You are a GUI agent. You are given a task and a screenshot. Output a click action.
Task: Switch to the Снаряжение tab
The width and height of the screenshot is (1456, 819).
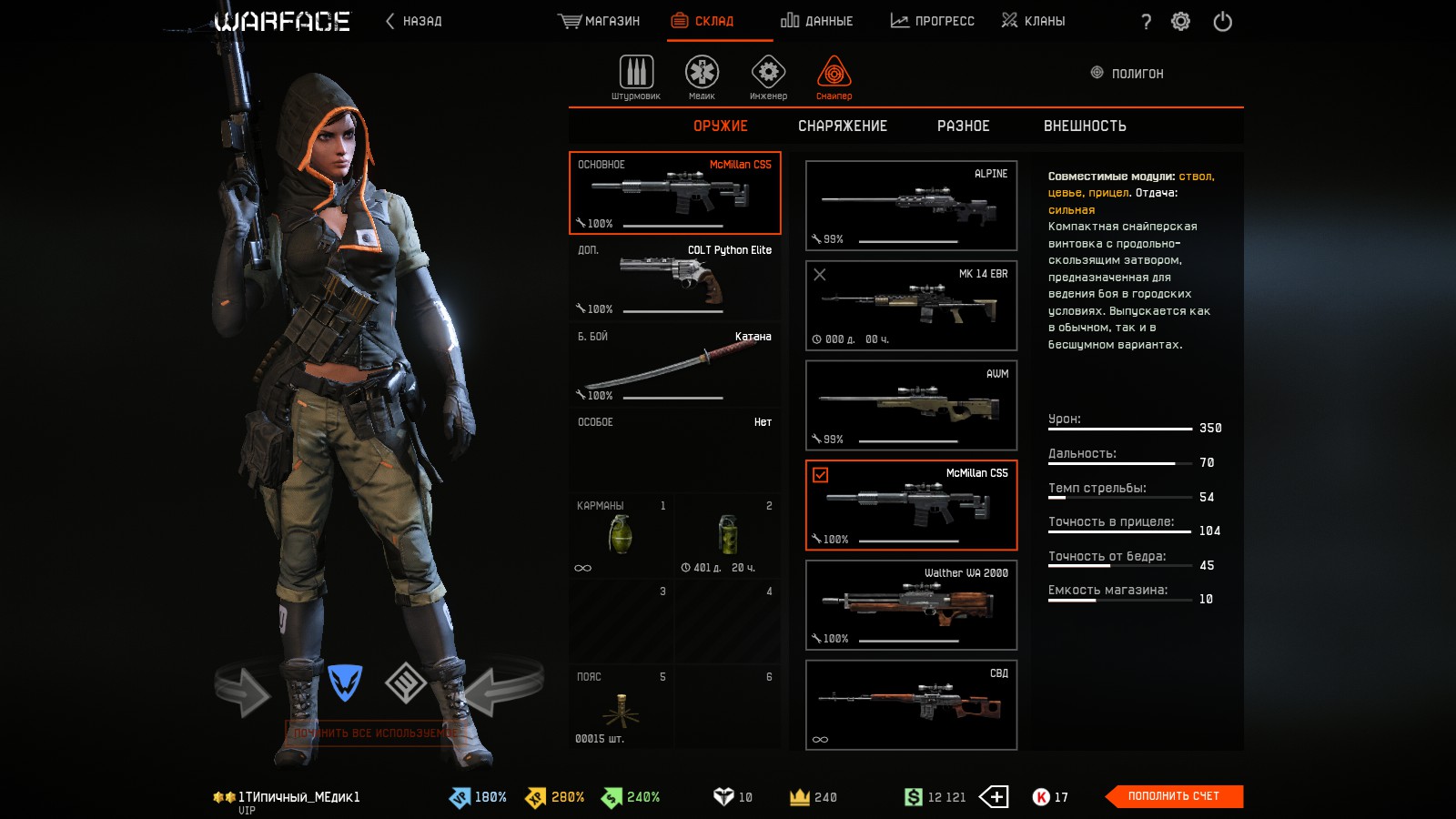(842, 126)
